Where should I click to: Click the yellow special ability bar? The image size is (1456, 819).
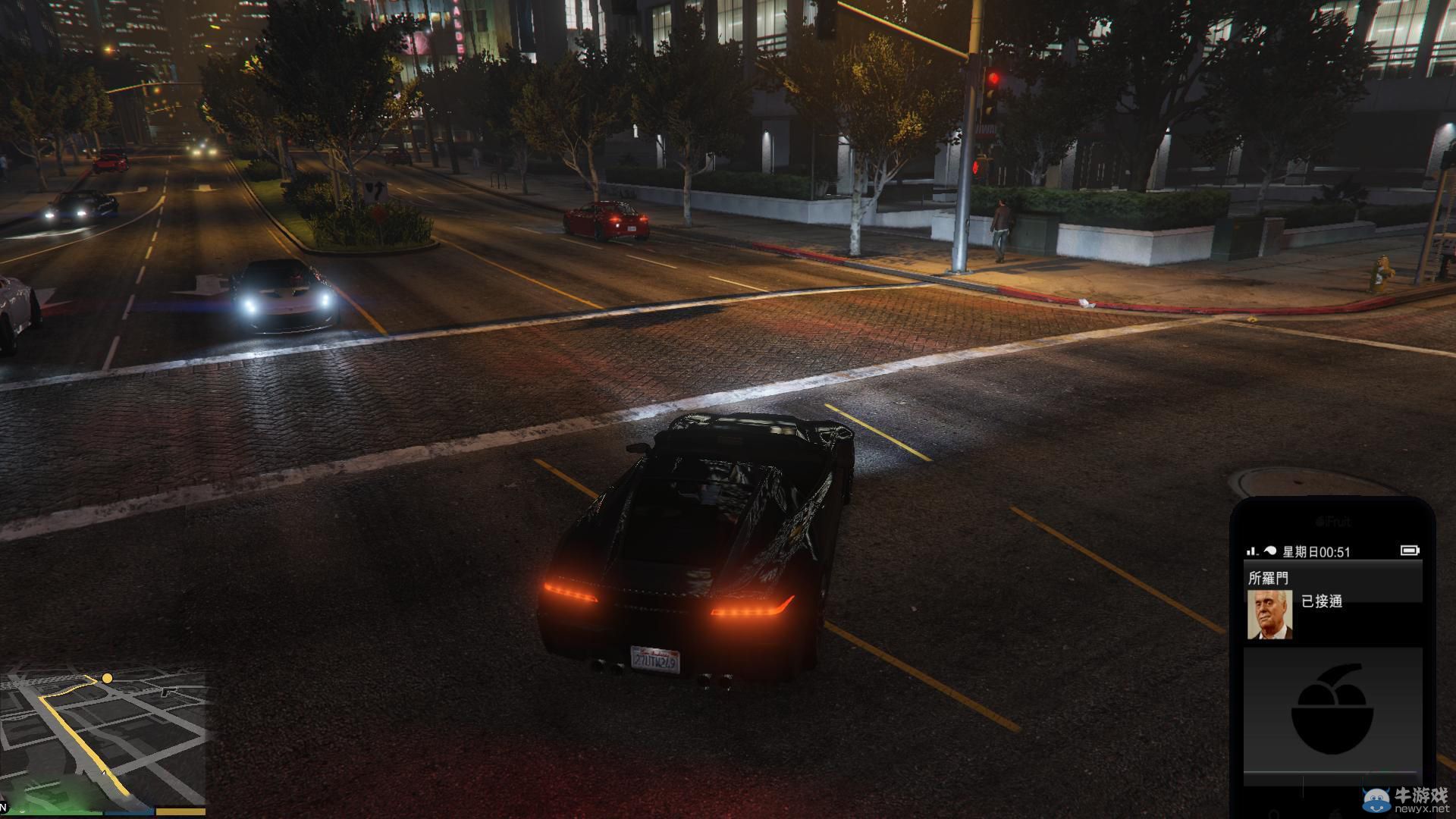[x=180, y=811]
